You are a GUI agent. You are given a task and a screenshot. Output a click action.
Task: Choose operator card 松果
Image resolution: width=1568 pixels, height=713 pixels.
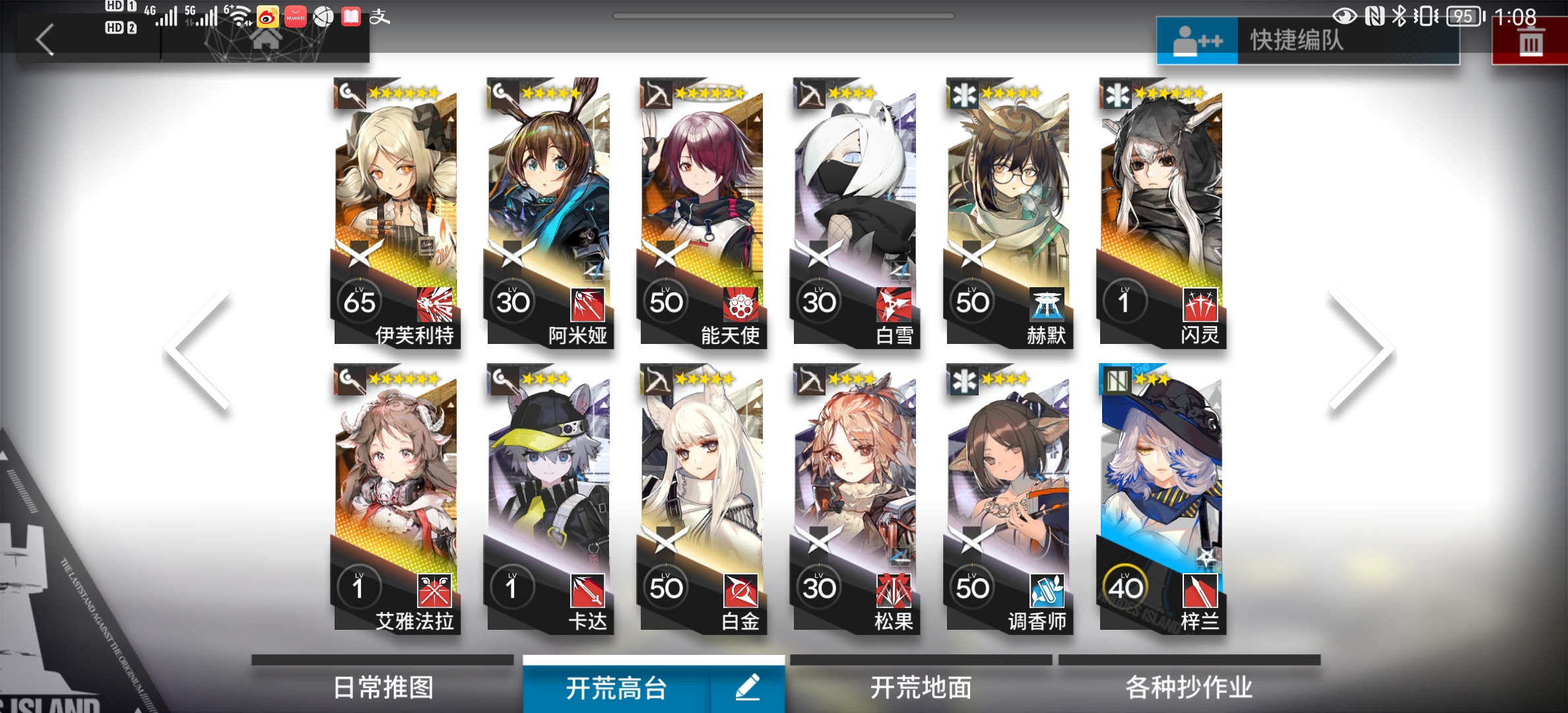(855, 498)
